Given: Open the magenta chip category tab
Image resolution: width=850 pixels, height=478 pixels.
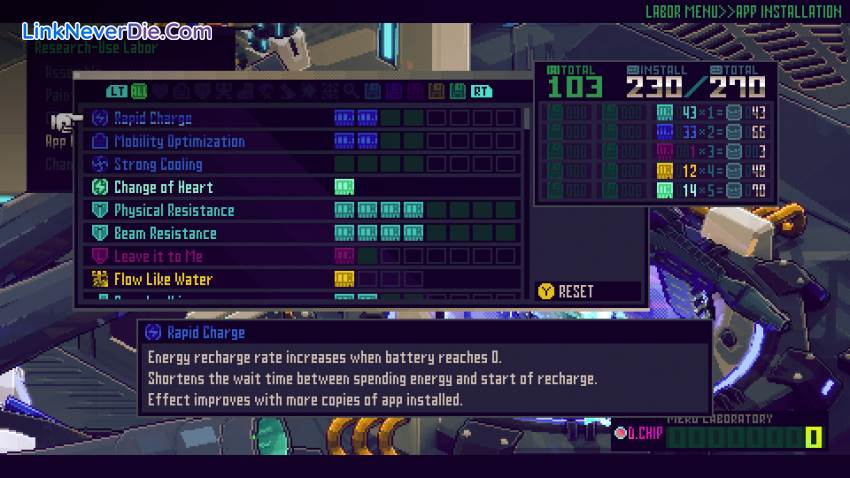Looking at the screenshot, I should coord(414,91).
